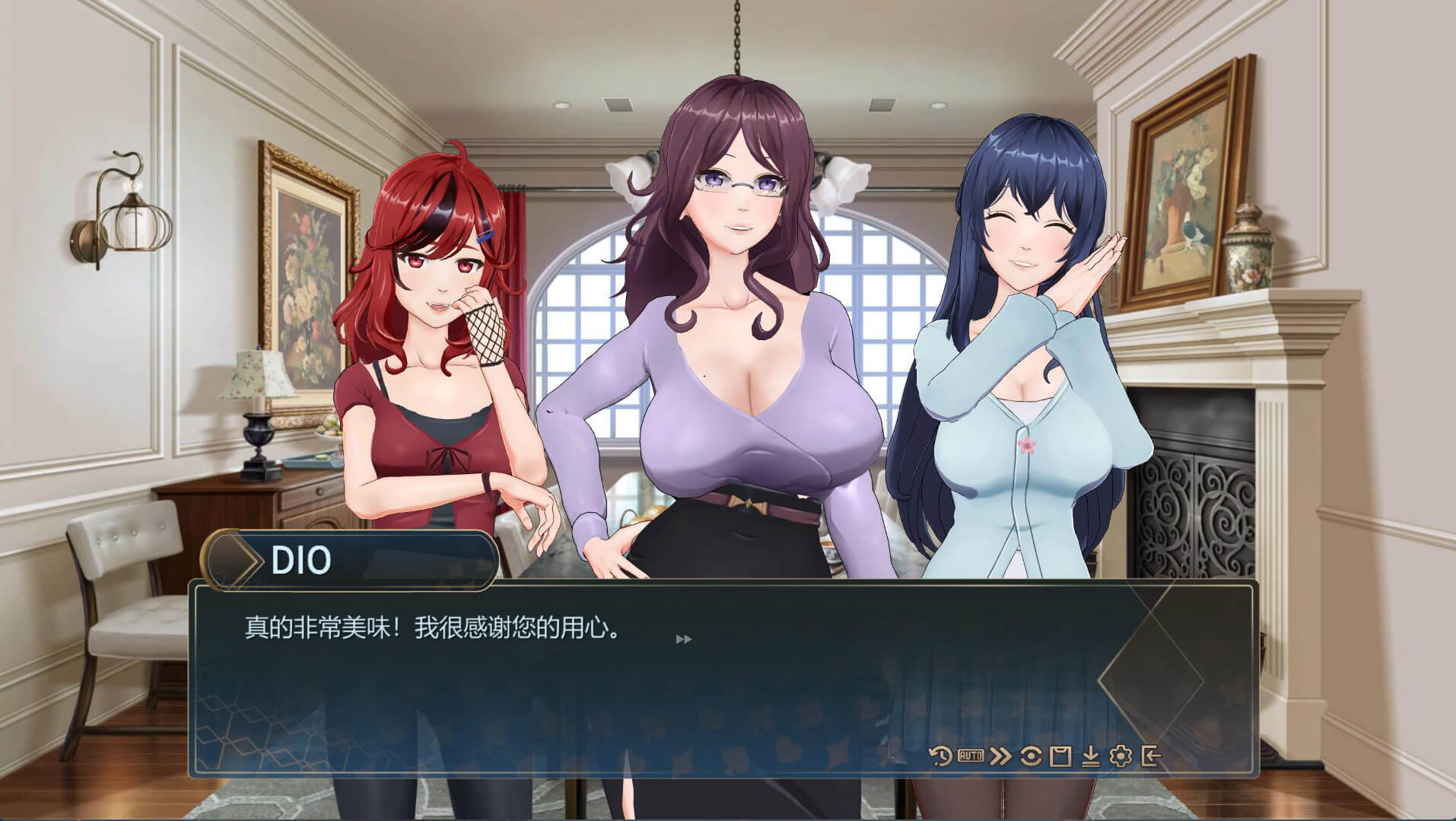Open settings via the gear icon

pyautogui.click(x=1121, y=756)
